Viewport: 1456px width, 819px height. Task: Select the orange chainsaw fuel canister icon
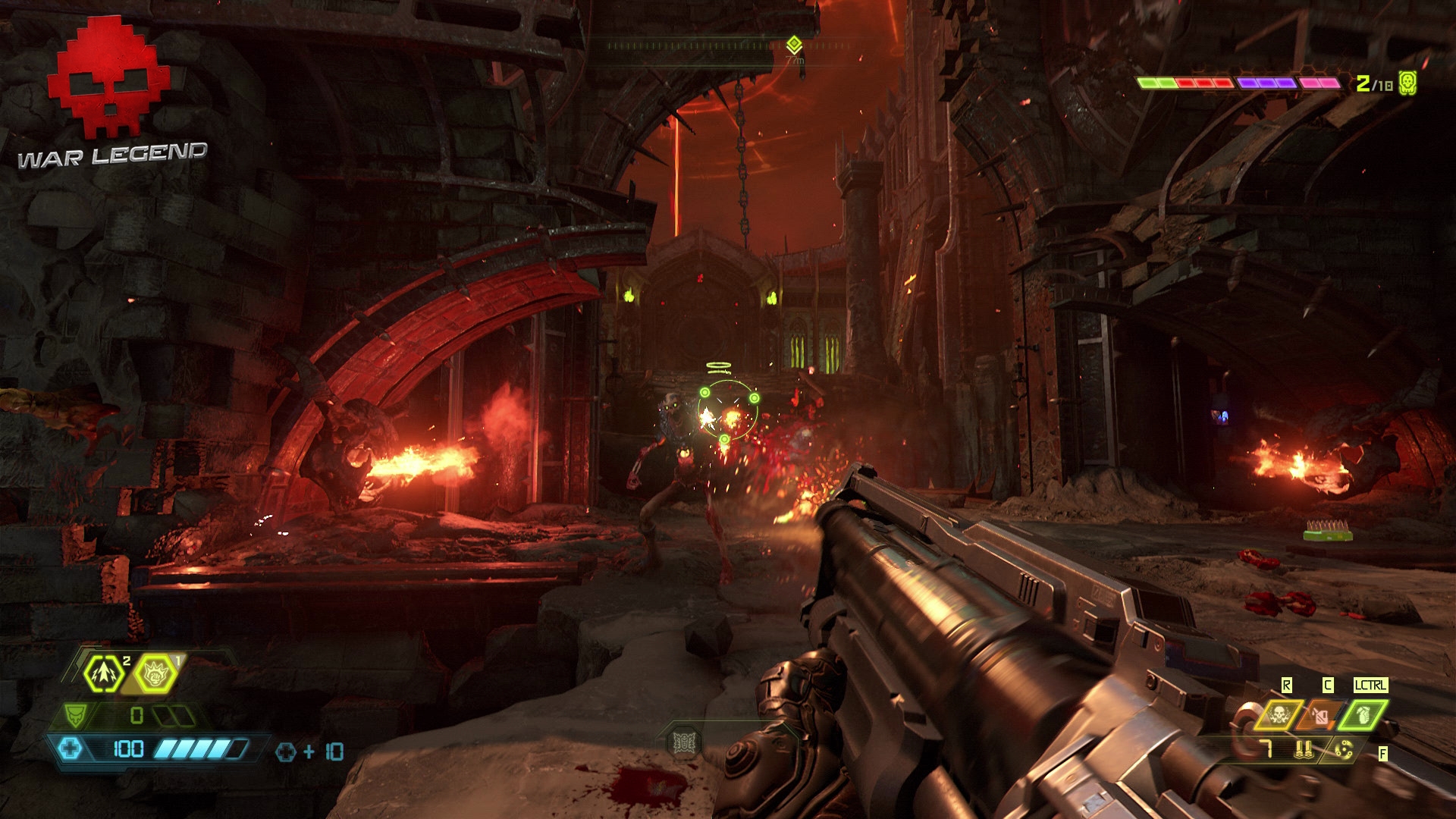[x=1320, y=715]
